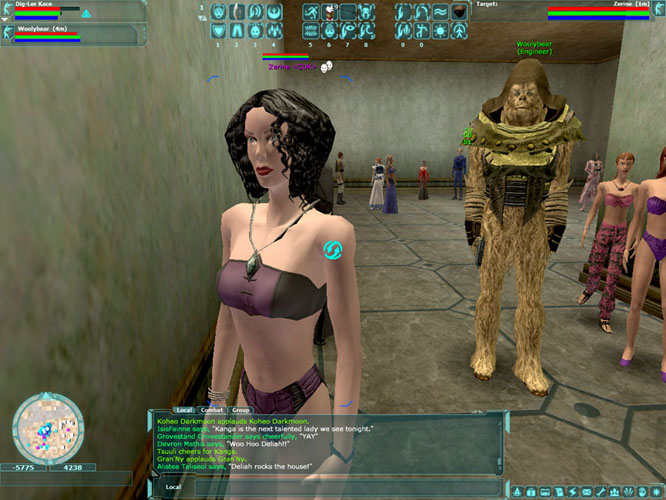Viewport: 666px width, 500px height.
Task: Open the Group chat tab
Action: click(241, 410)
